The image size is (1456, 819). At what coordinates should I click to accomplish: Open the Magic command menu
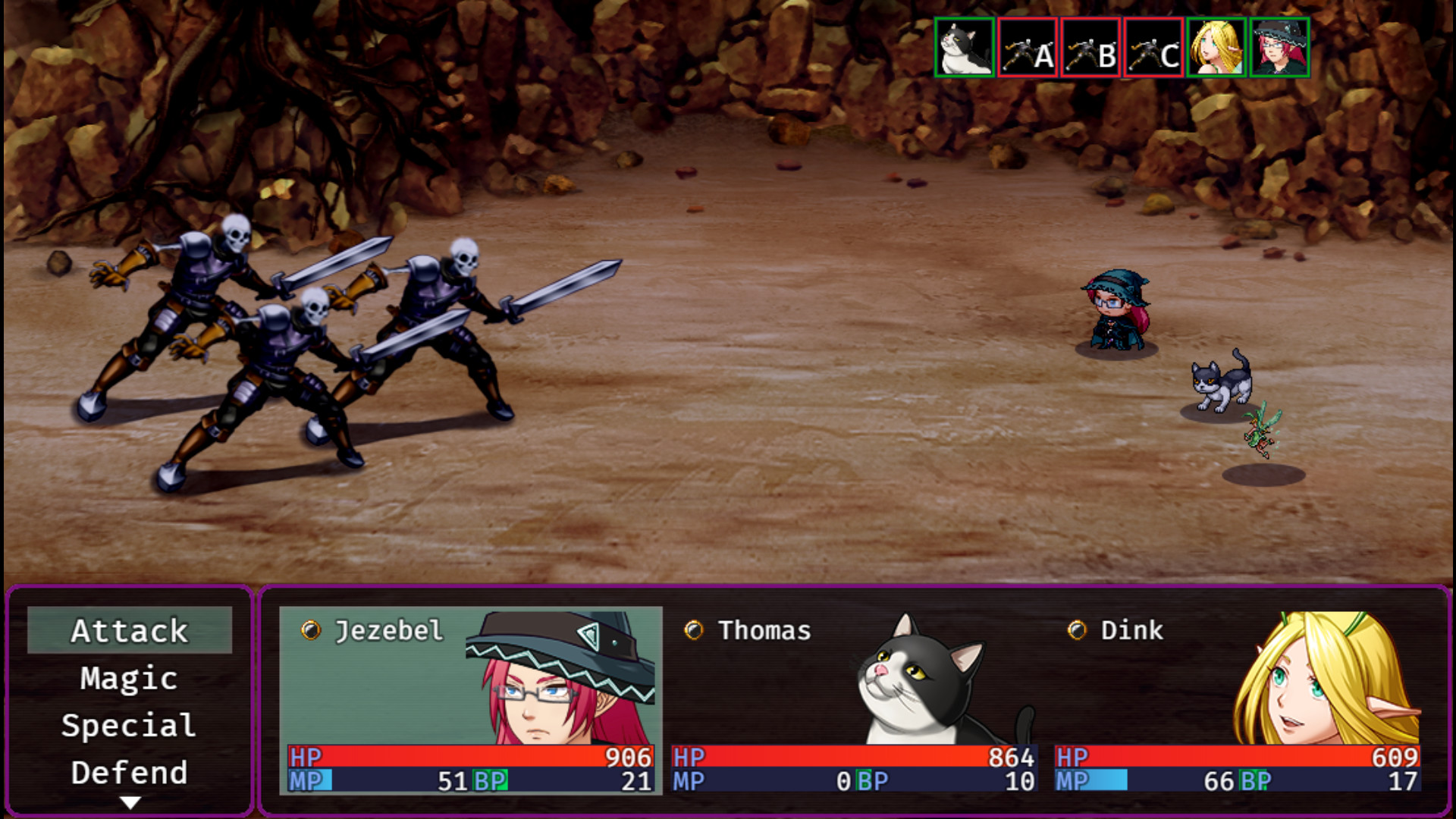129,678
